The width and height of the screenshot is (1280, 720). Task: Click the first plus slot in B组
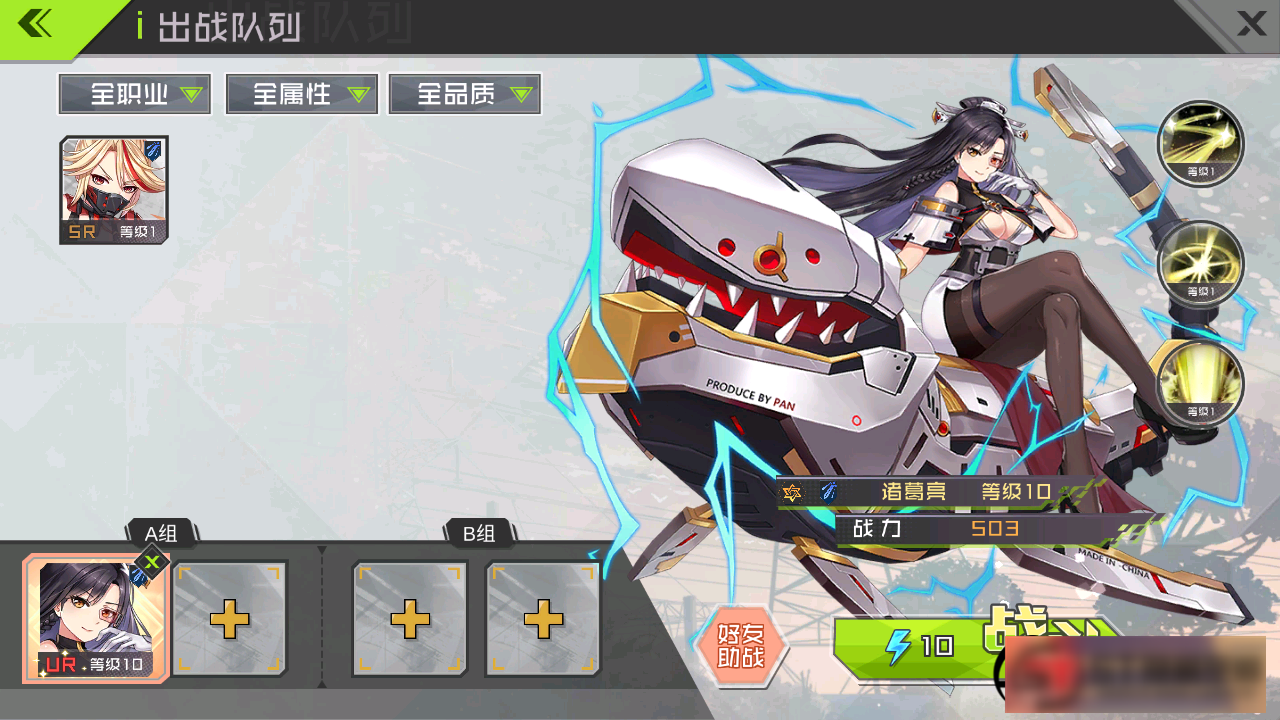point(409,618)
